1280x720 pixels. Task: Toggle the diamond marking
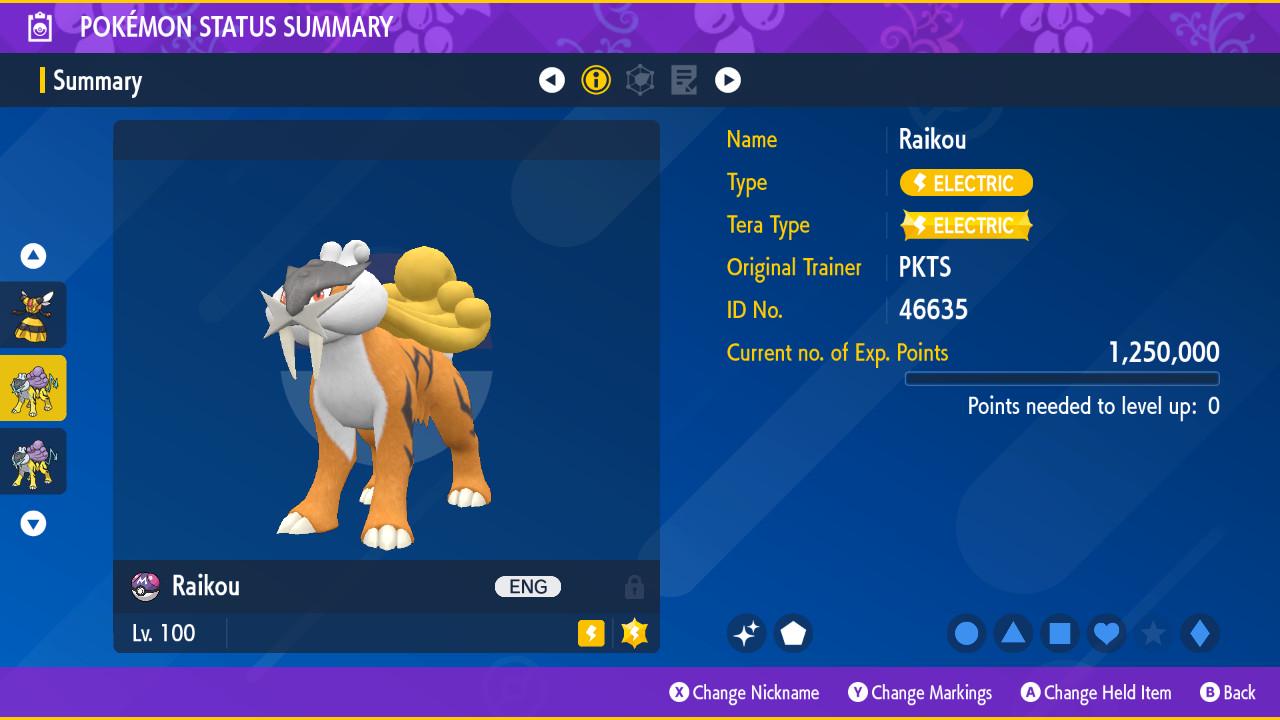[x=1200, y=633]
